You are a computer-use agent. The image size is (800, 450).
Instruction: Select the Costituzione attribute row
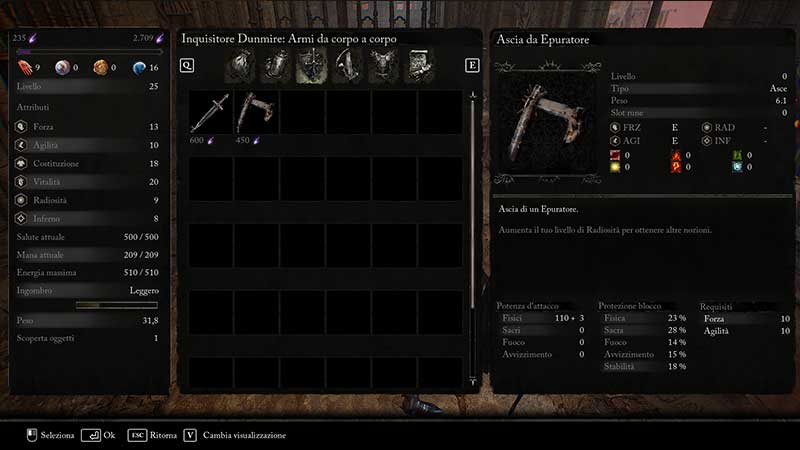tap(87, 163)
